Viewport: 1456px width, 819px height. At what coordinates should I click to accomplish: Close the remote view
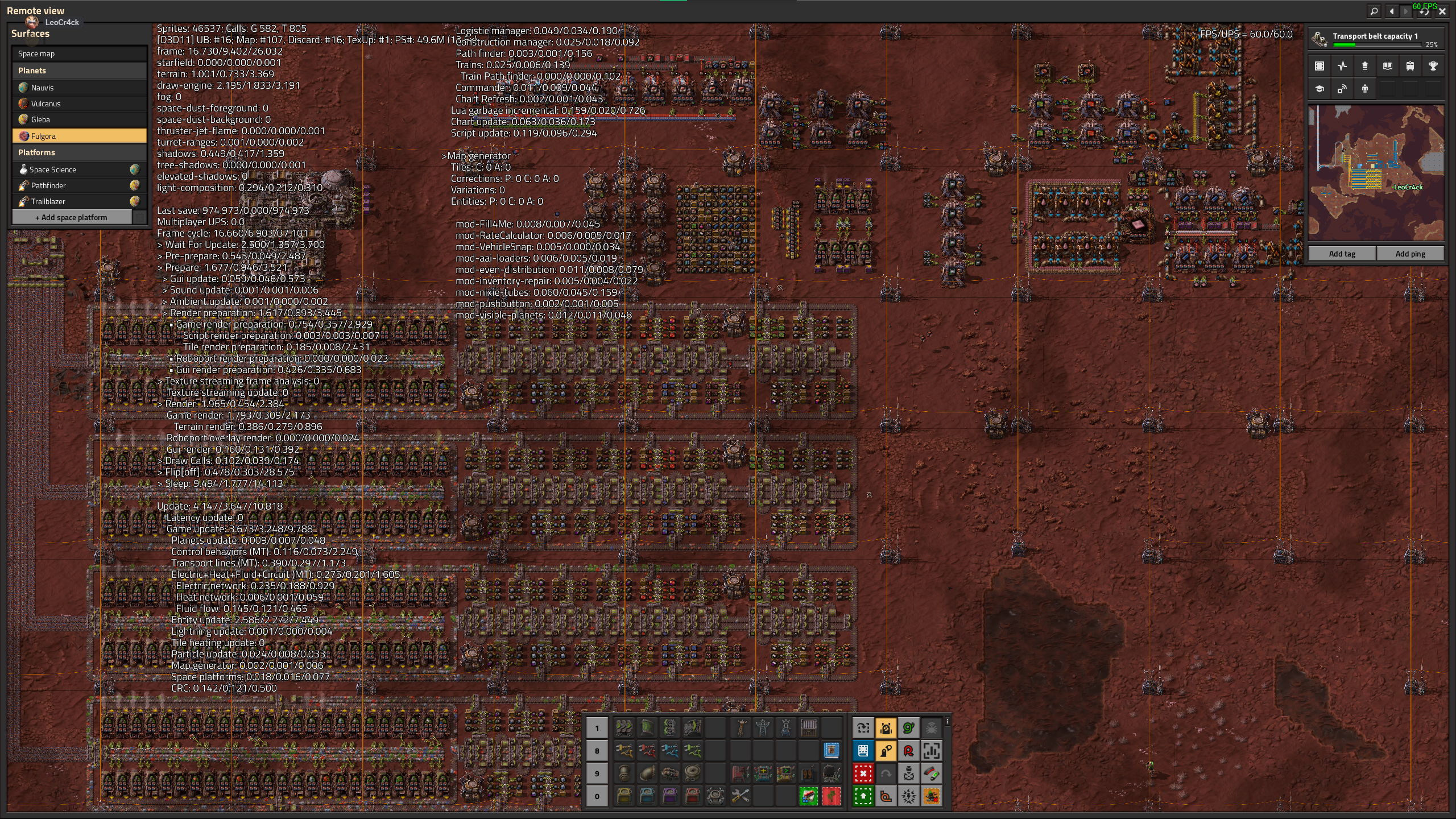1442,11
